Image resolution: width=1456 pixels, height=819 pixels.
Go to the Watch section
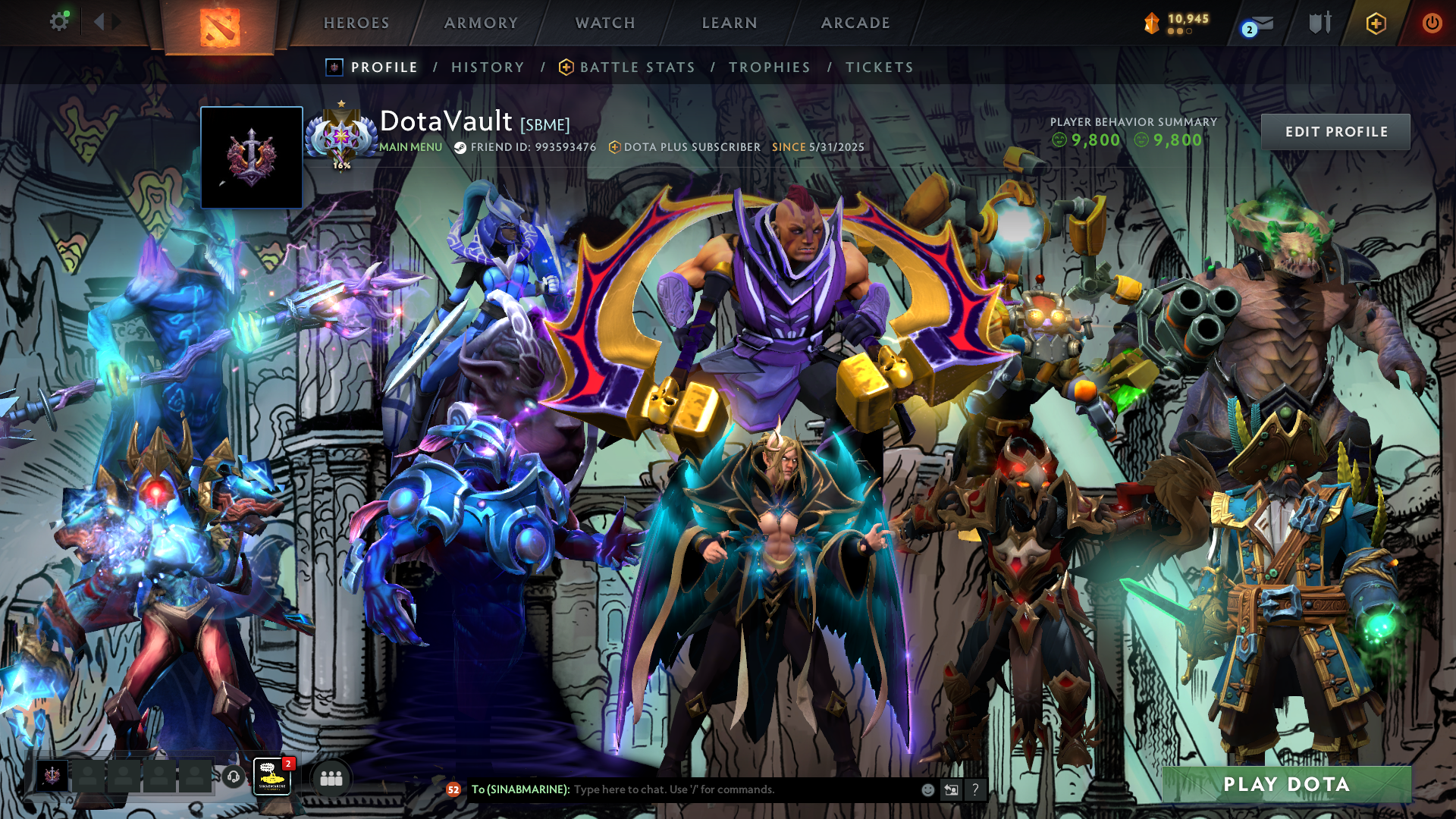click(605, 23)
